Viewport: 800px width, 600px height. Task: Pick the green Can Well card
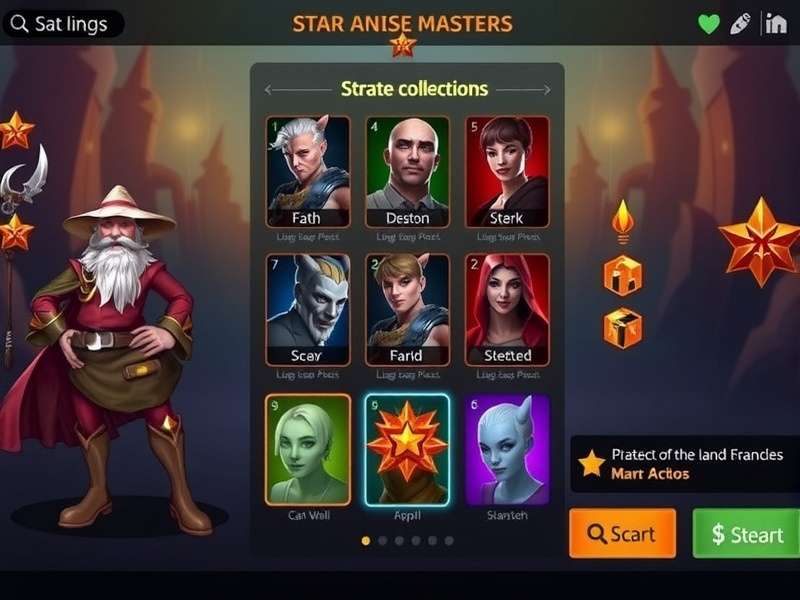[x=308, y=449]
